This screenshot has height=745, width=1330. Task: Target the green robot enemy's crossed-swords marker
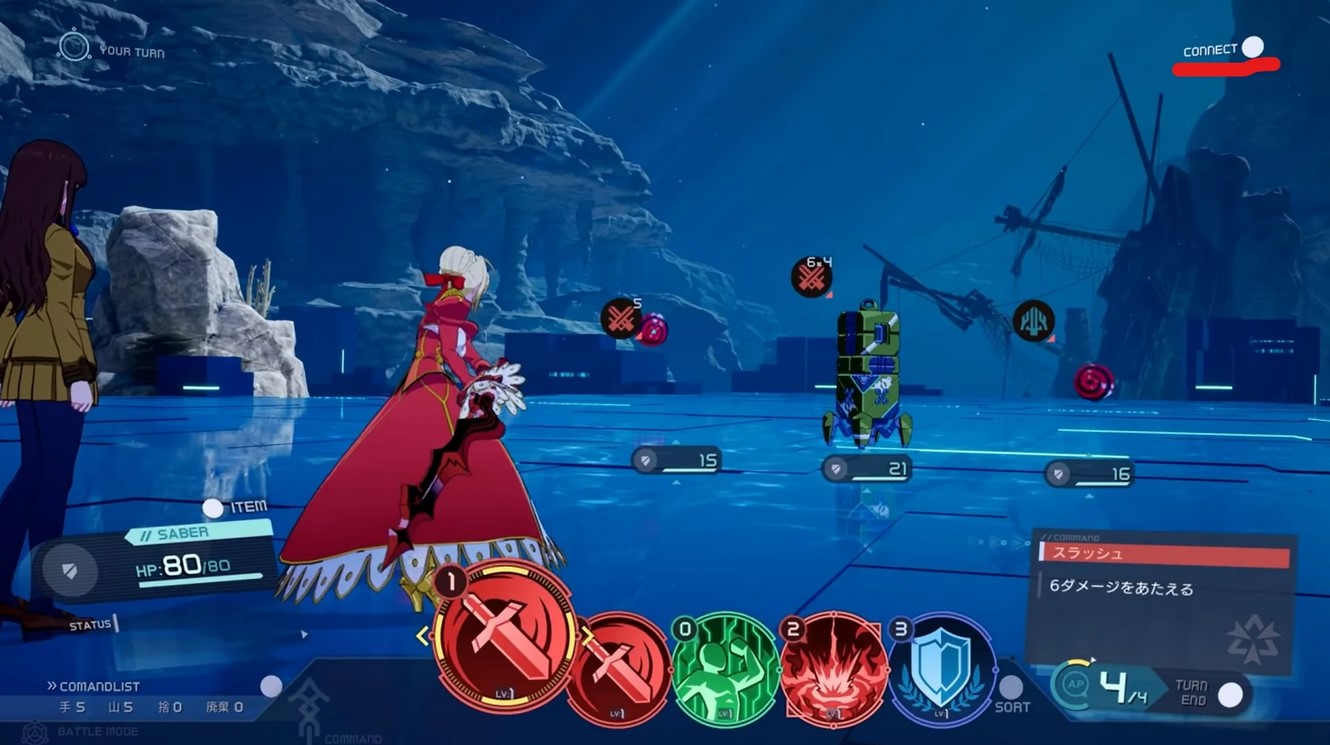click(x=812, y=277)
